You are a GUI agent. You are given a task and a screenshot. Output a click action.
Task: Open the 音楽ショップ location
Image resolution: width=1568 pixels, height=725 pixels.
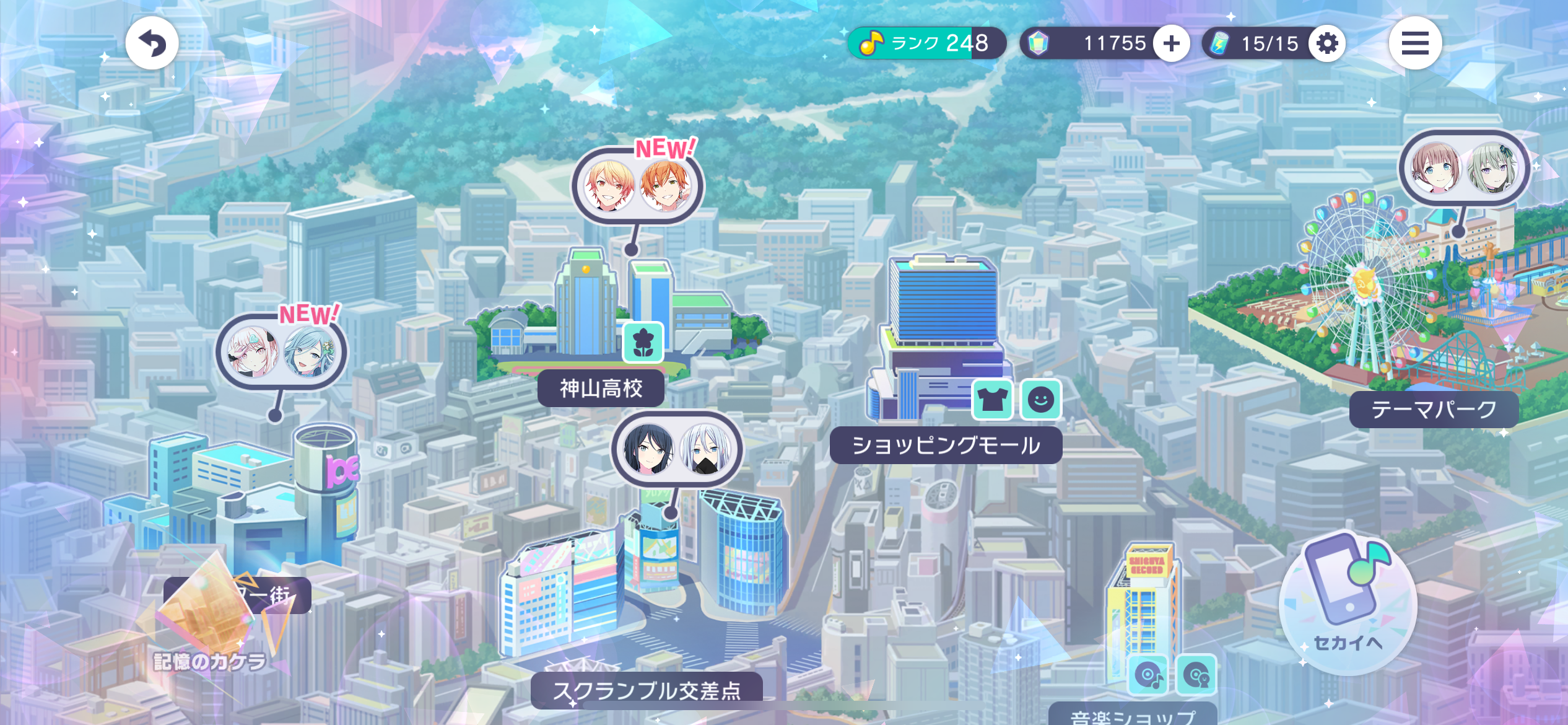pos(1132,716)
